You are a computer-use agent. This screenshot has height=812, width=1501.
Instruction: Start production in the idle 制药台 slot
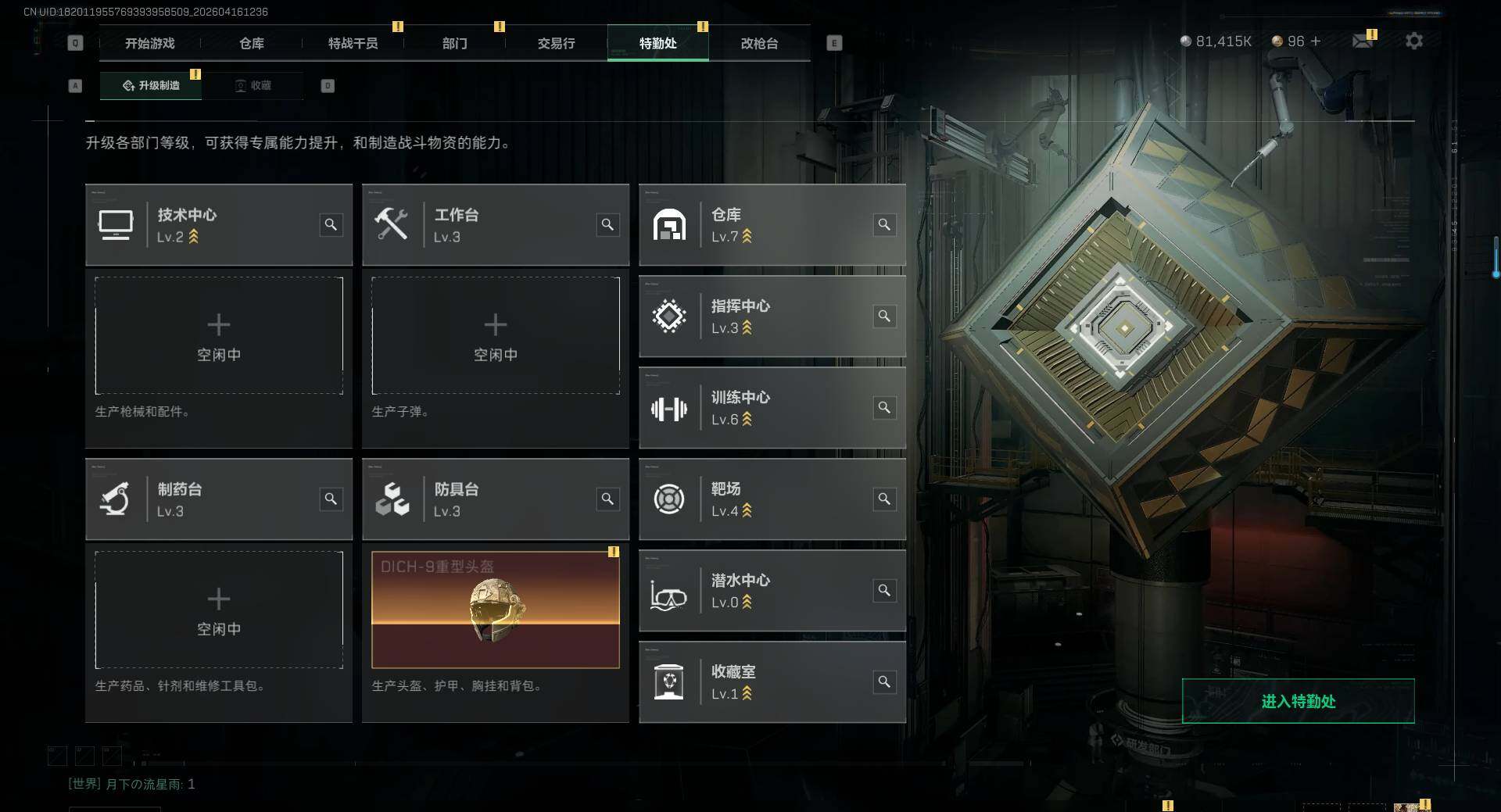click(x=219, y=610)
